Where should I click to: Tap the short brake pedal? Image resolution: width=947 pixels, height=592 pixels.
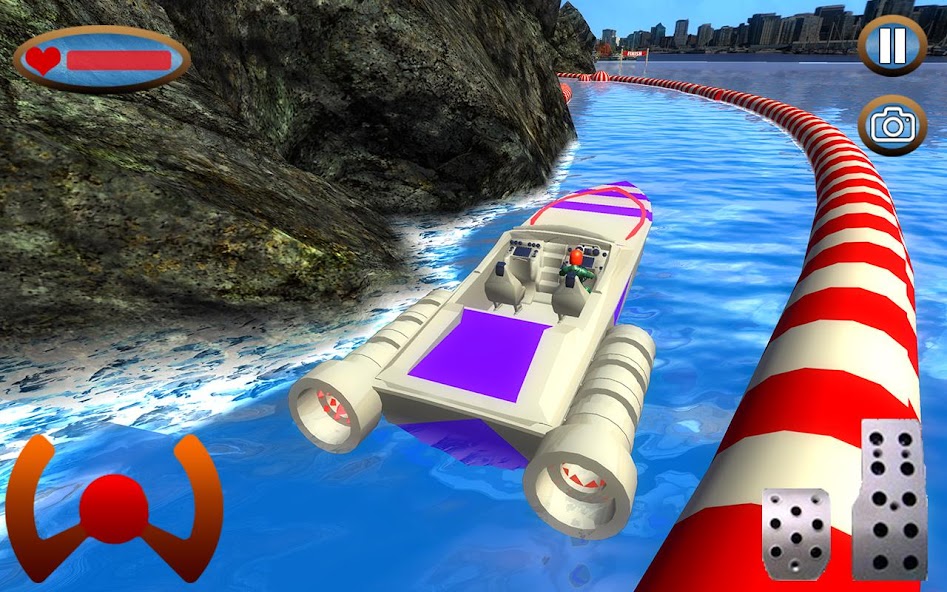[x=796, y=534]
